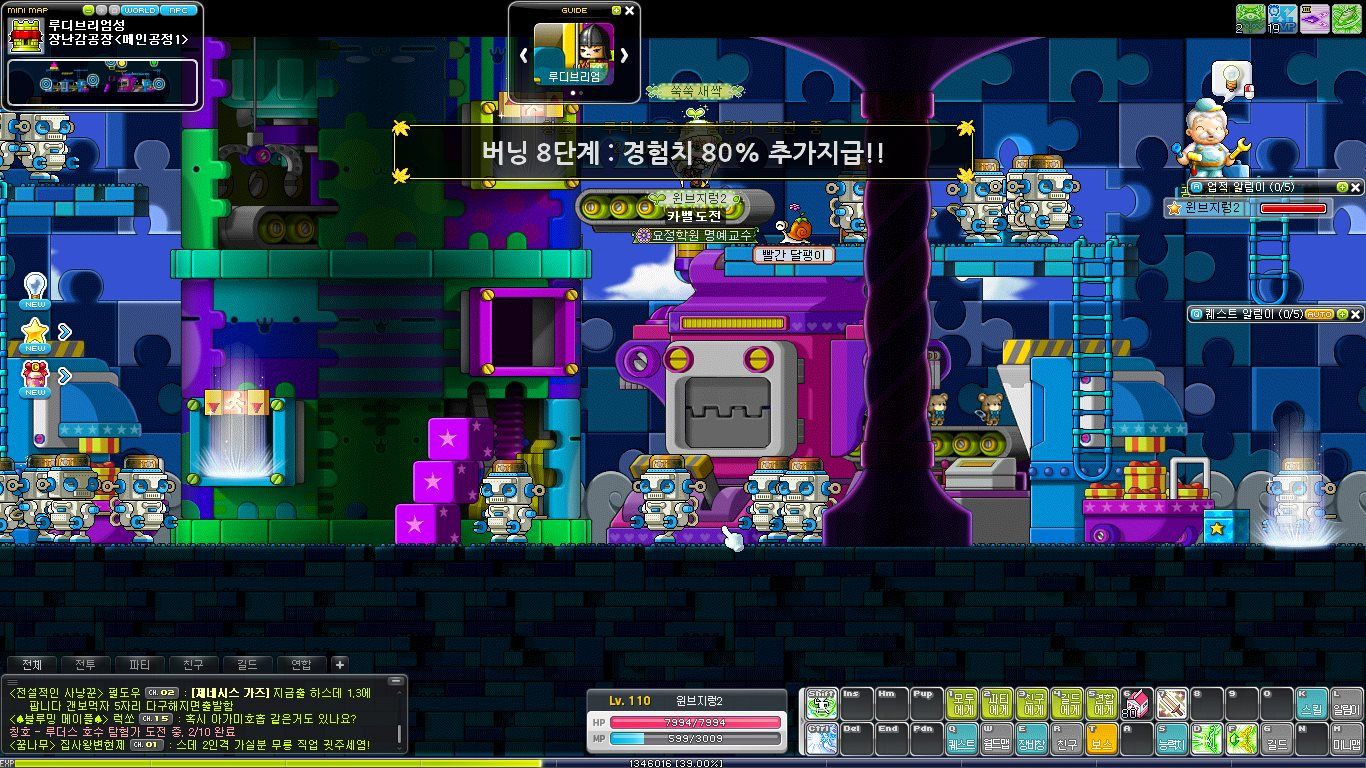Toggle WORLD view on the minimap
Screen dimensions: 1366x768
coord(139,10)
